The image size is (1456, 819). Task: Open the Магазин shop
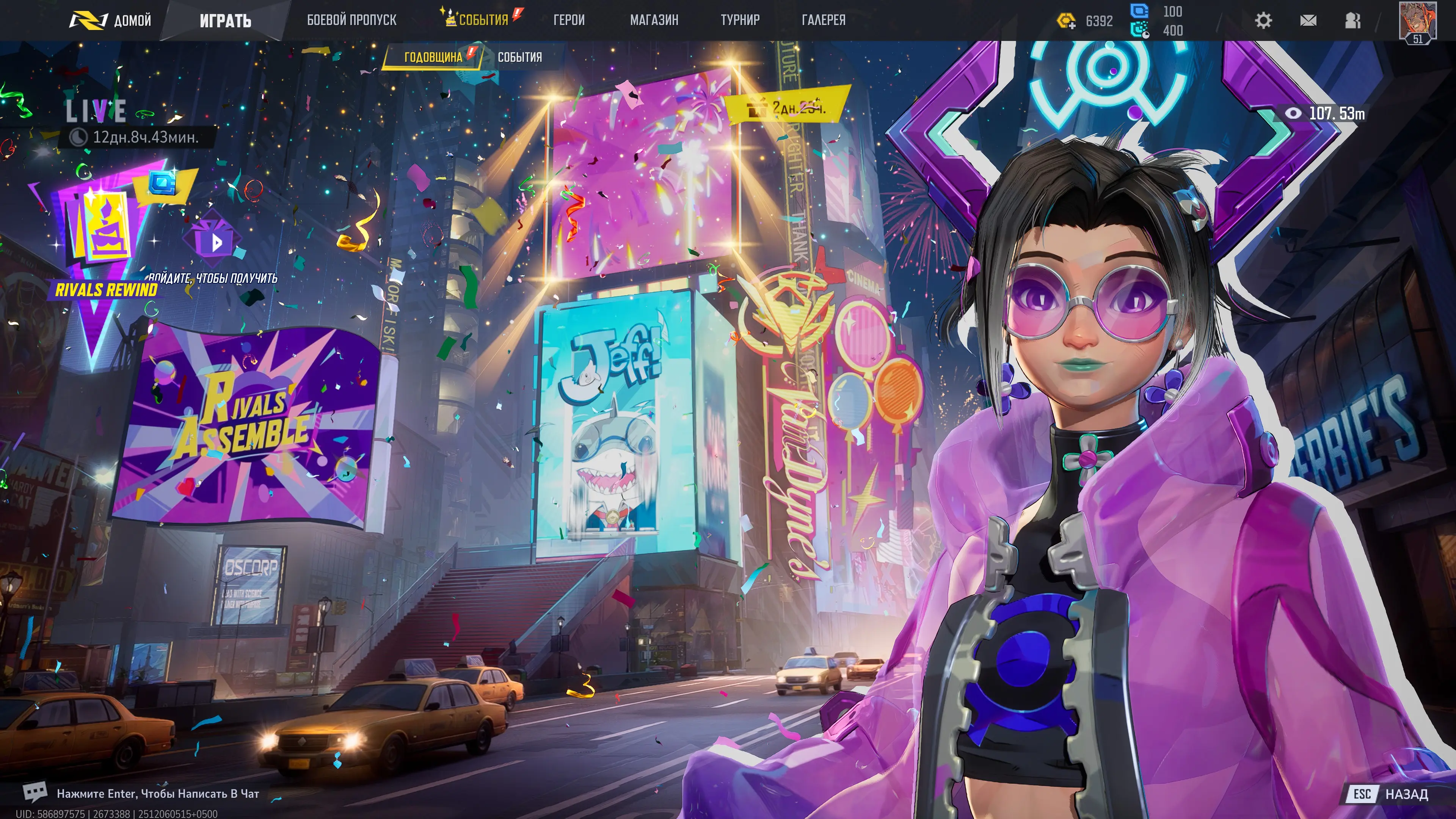tap(654, 20)
